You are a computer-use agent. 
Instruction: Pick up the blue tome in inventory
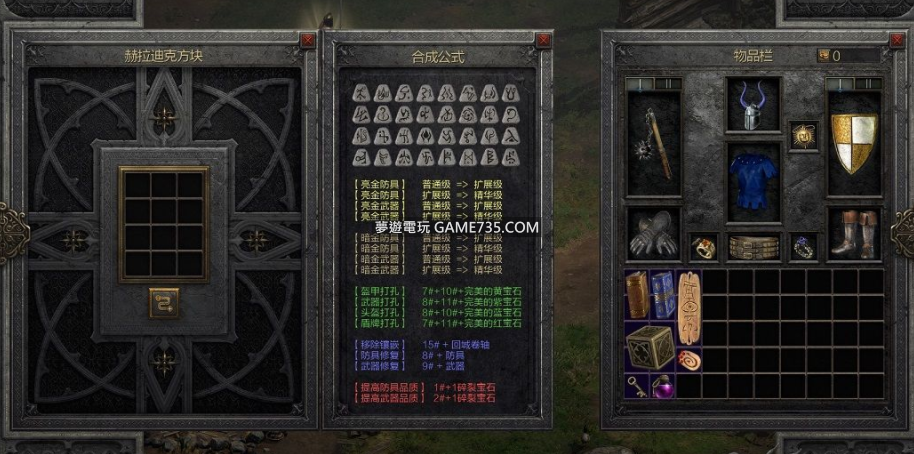(x=662, y=295)
